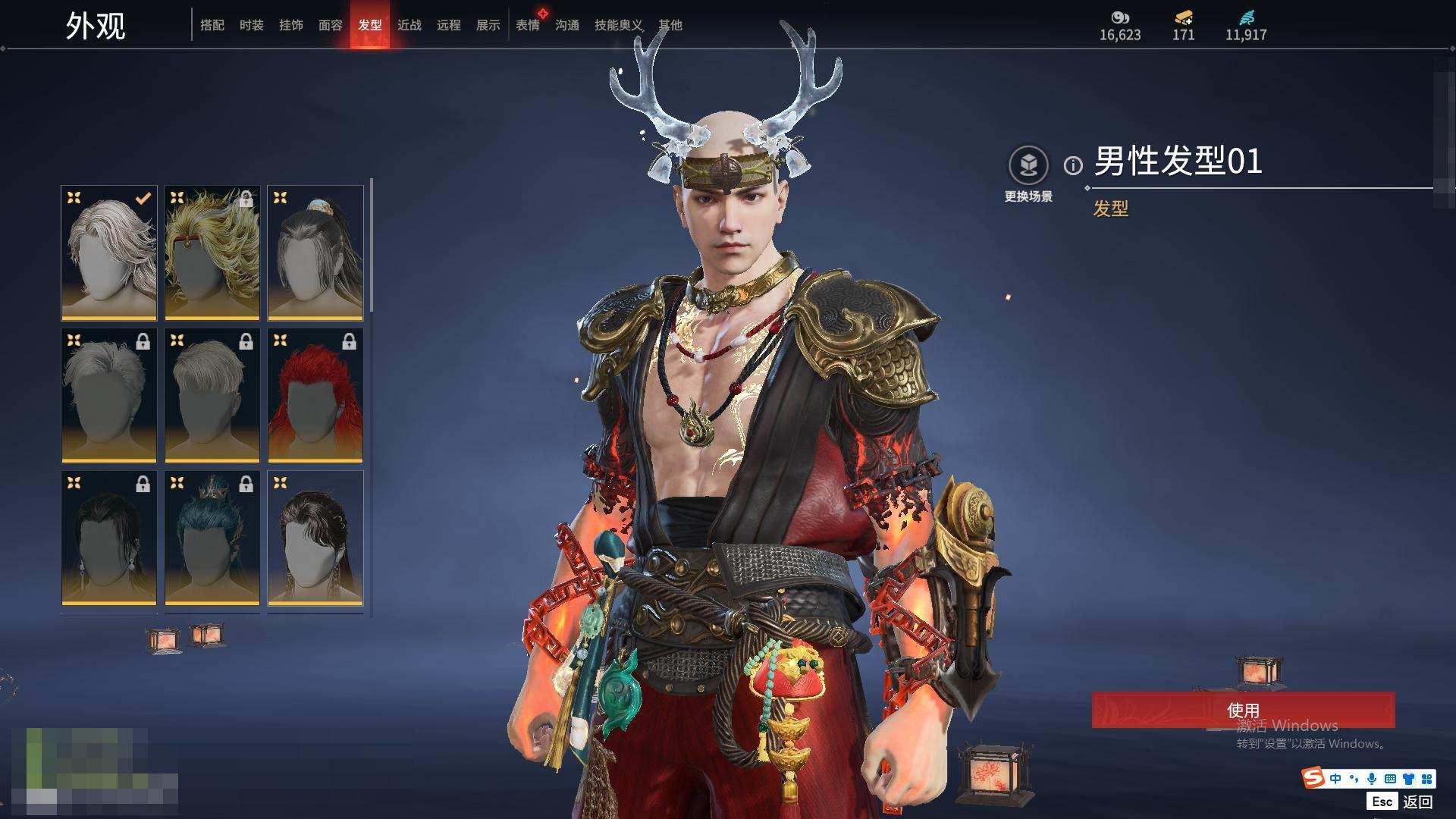Pick the teal hairstyle with crown
Image resolution: width=1456 pixels, height=819 pixels.
(x=212, y=538)
